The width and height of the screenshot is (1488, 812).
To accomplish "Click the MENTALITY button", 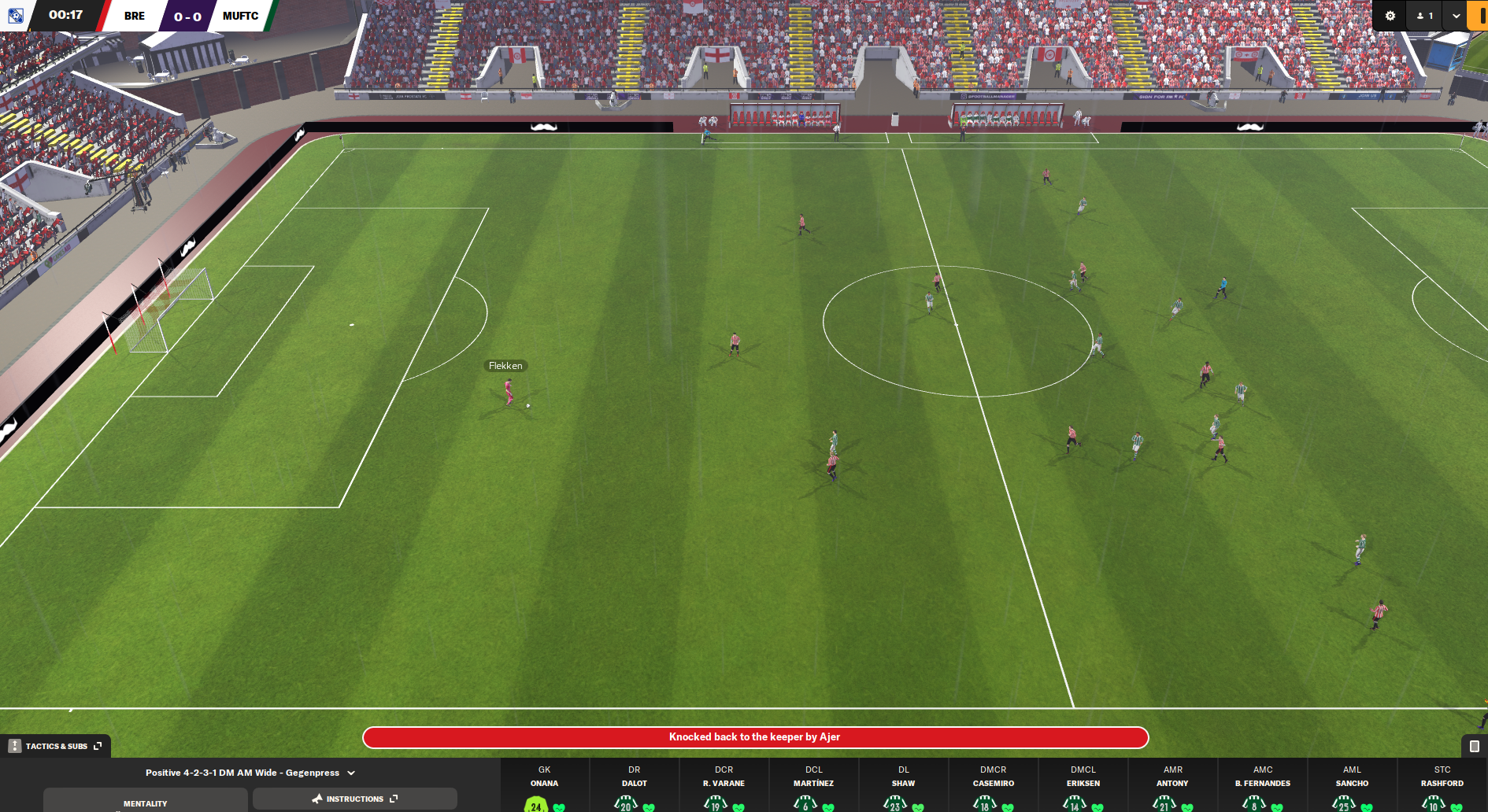I will click(145, 803).
